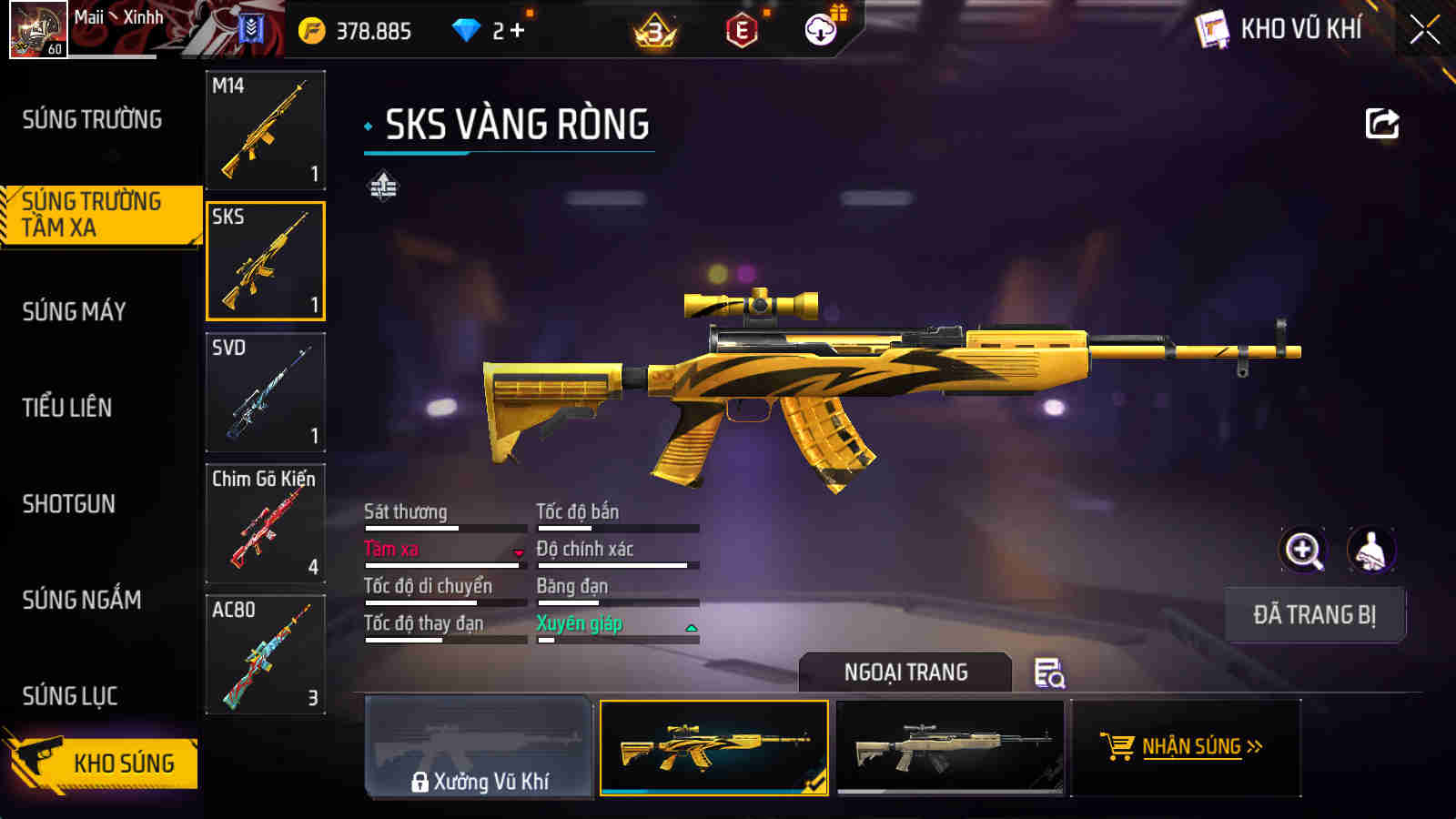Open the cloud gift icon in the top bar
This screenshot has height=819, width=1456.
tap(822, 27)
